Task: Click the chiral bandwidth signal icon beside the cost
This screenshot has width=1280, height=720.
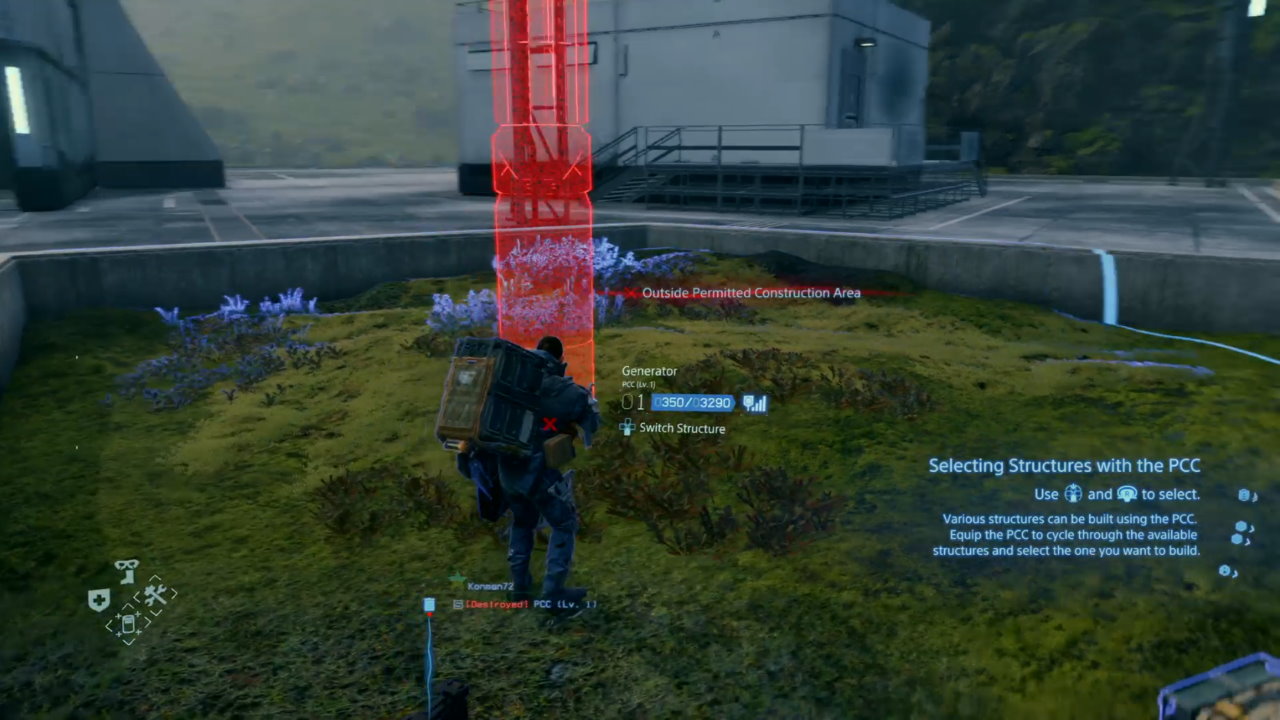Action: pos(756,402)
